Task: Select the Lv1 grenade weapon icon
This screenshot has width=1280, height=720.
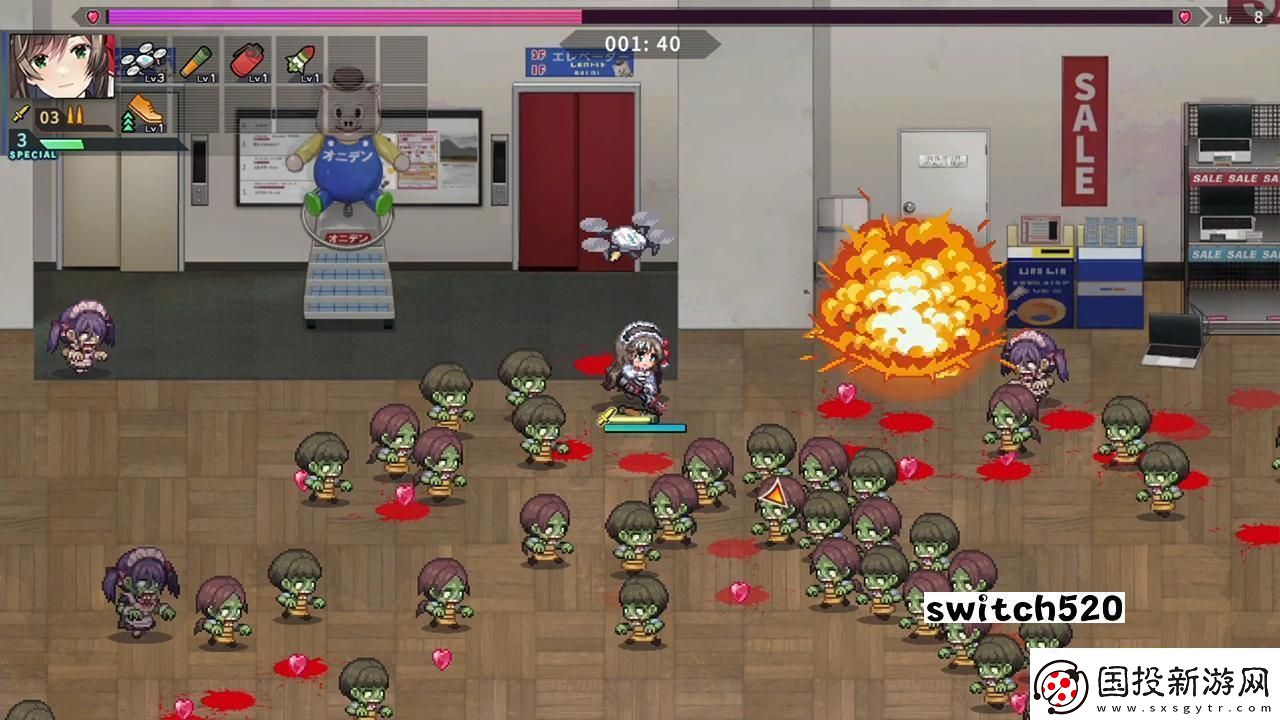Action: [x=247, y=62]
